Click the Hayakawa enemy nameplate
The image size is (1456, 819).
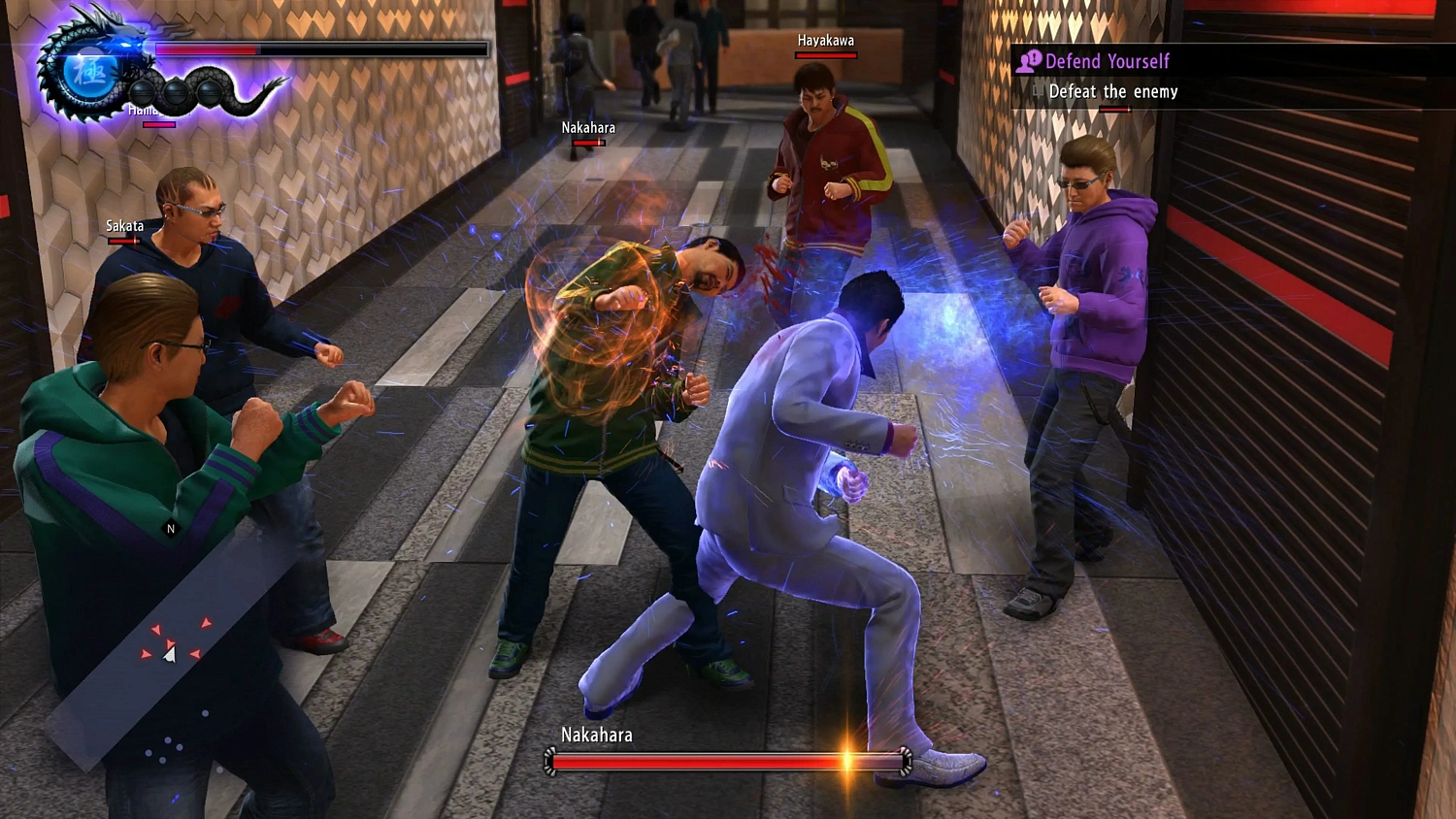pos(824,41)
